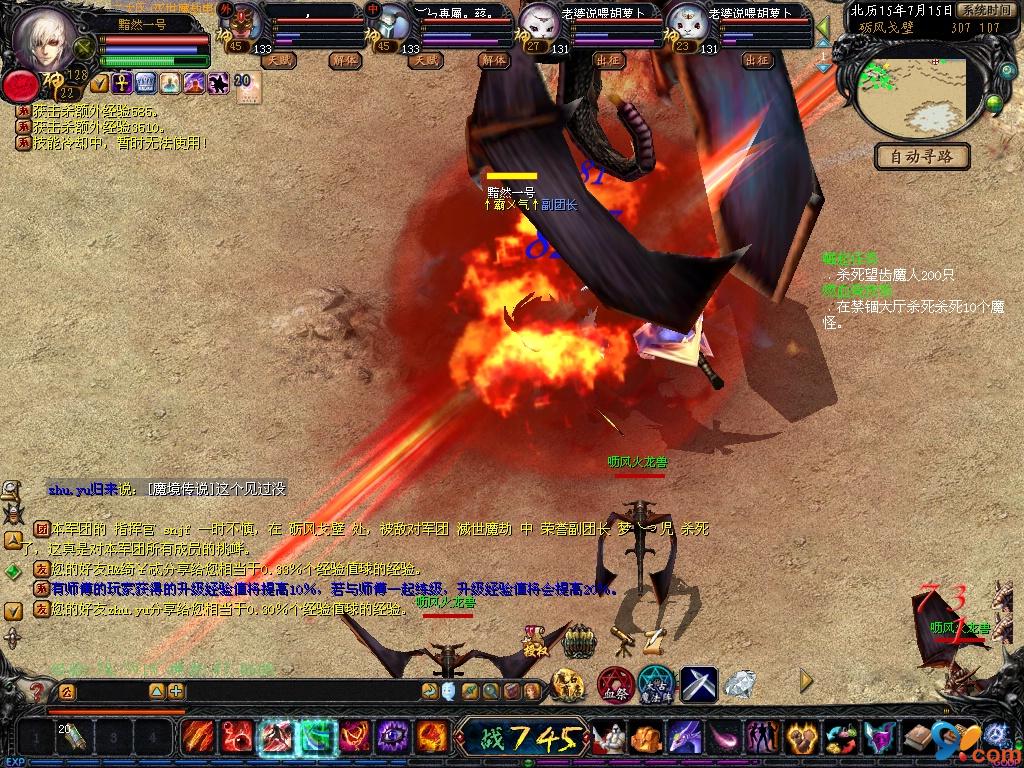
Task: Click 出征 under the 27-level white pet
Action: click(608, 60)
